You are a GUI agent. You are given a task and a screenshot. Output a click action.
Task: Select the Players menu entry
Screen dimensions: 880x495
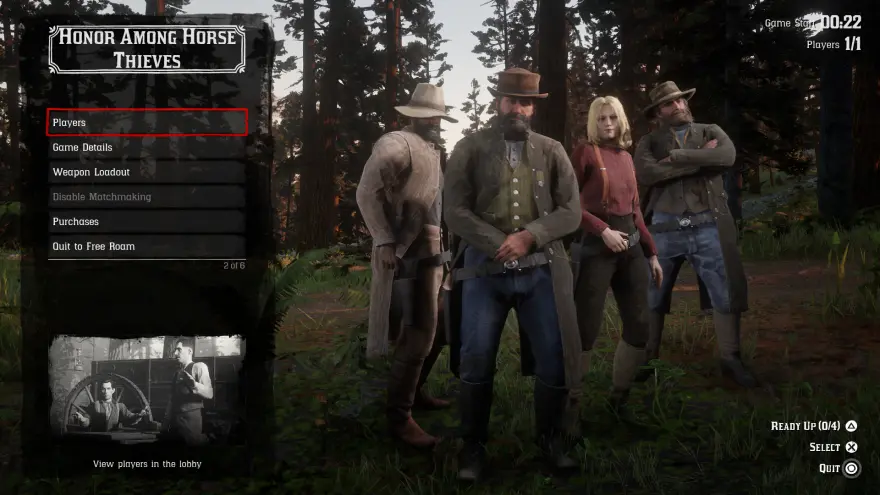pos(146,122)
